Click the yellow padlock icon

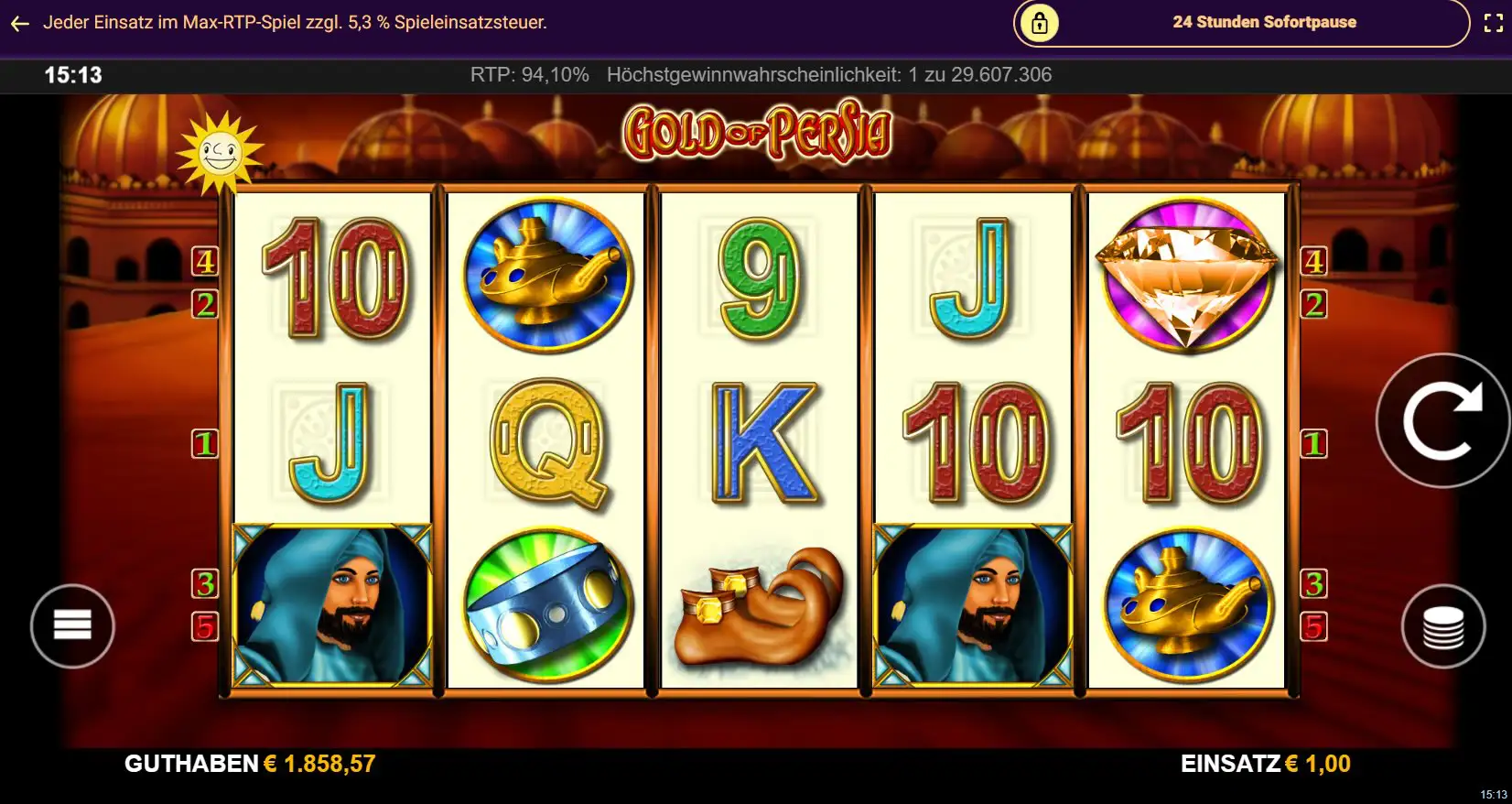point(1040,23)
